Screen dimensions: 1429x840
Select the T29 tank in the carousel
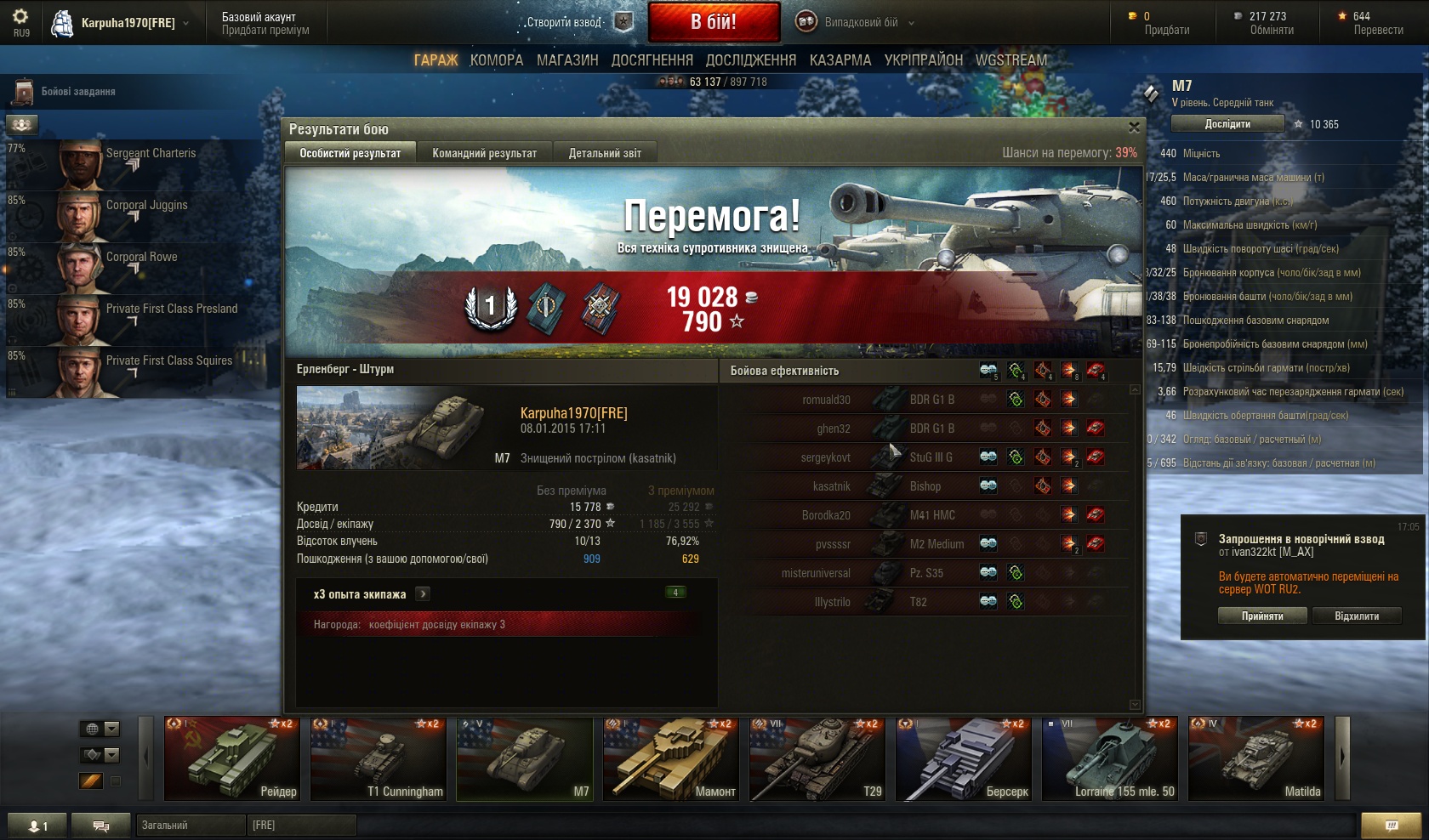(x=815, y=758)
